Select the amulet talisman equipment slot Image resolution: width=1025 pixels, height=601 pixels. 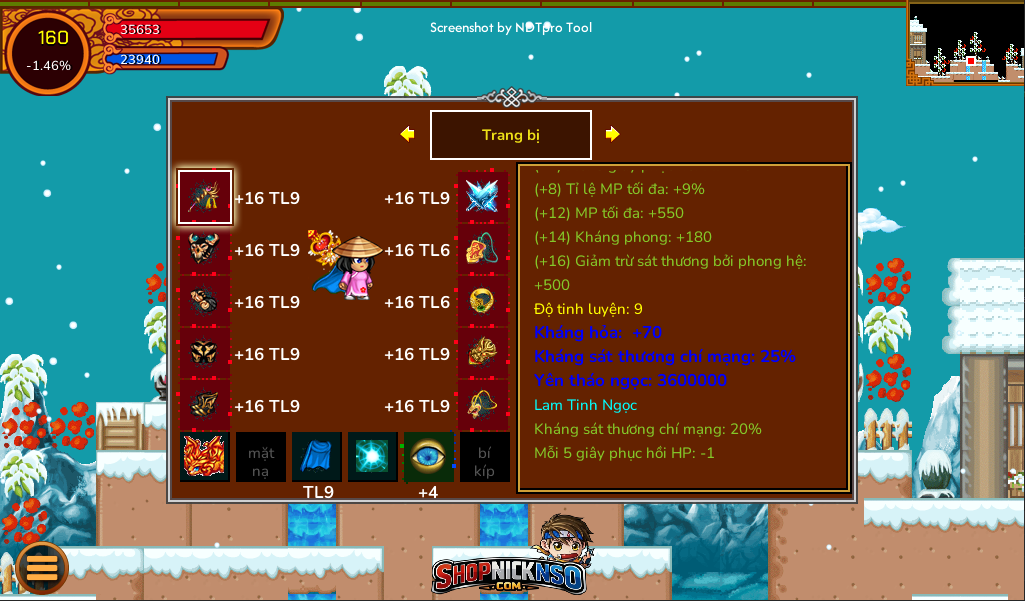[x=482, y=249]
